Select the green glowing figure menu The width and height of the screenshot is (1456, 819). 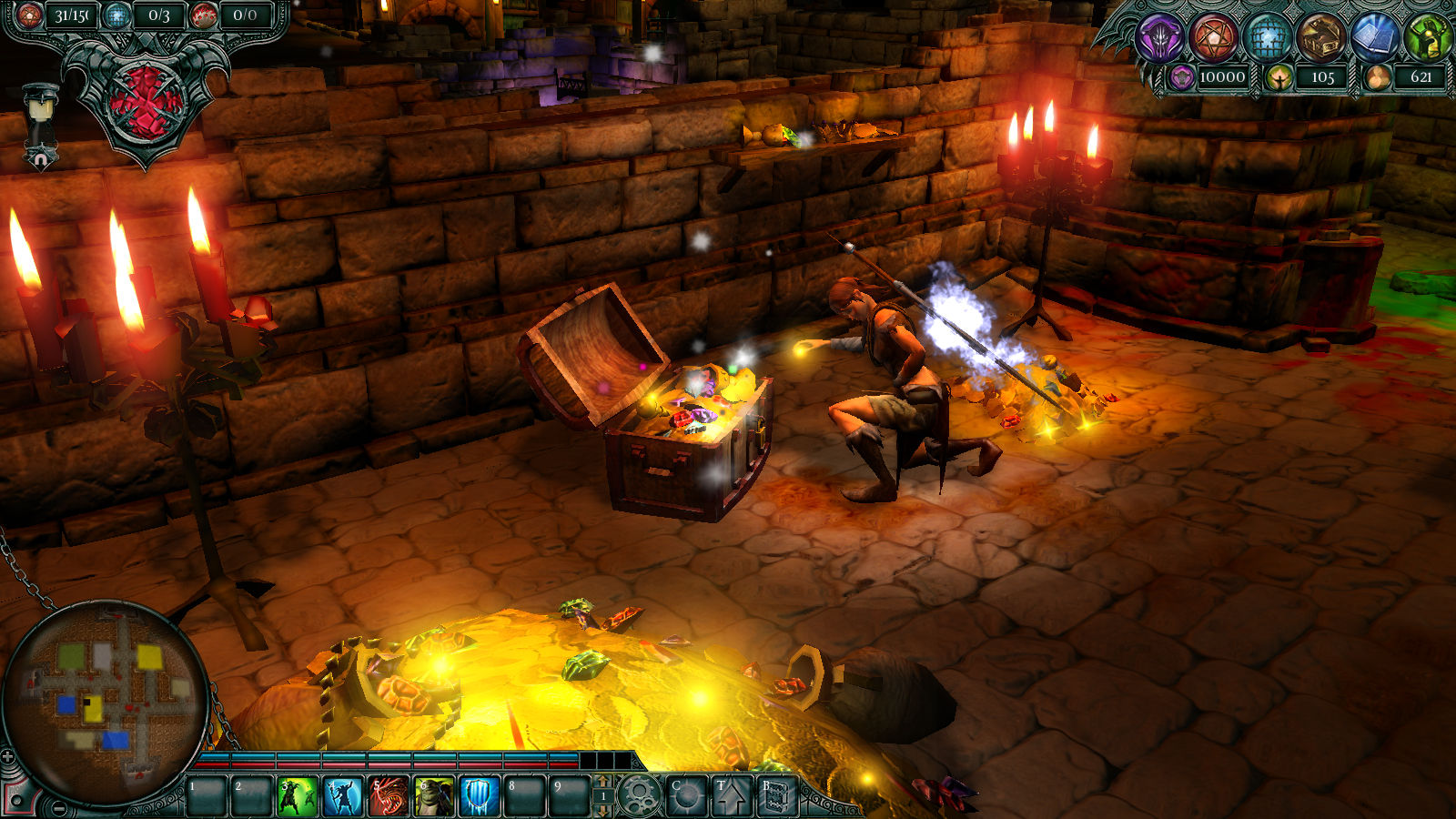[x=1428, y=37]
